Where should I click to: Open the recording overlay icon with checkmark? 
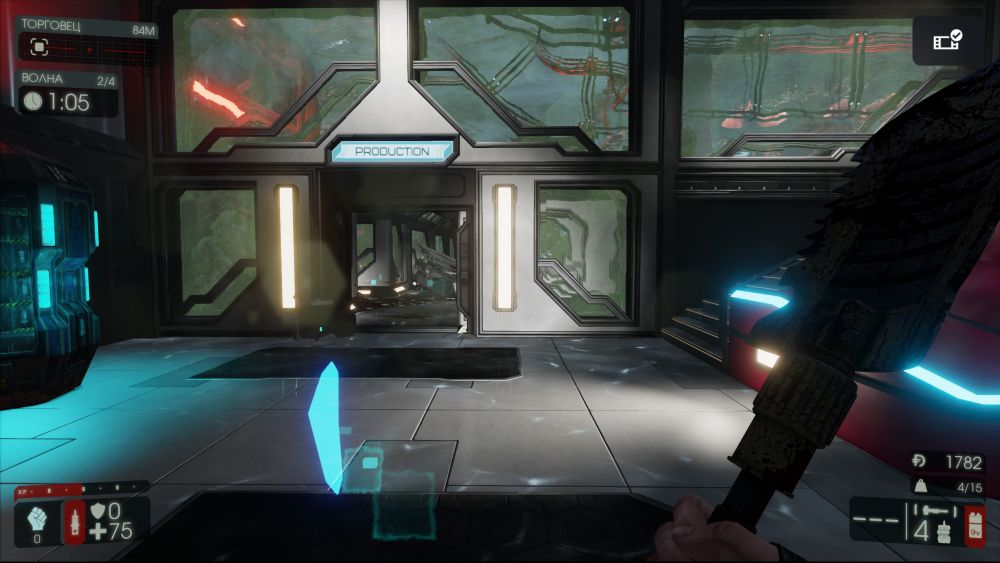point(946,41)
